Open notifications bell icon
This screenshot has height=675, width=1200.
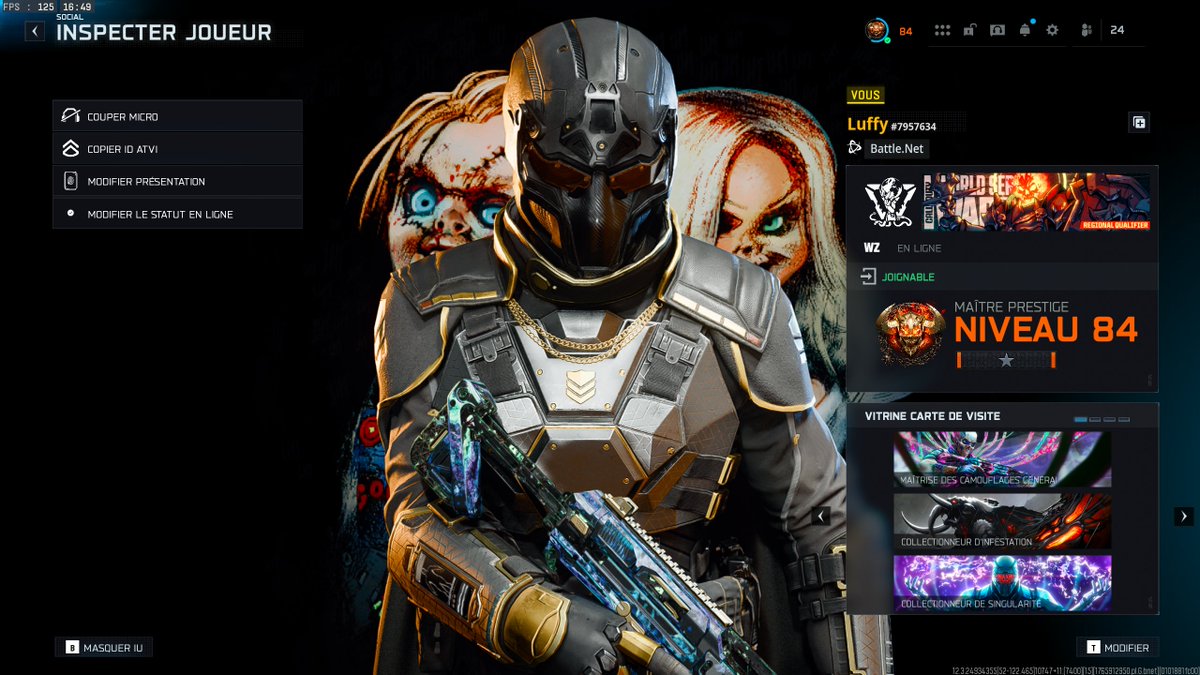pyautogui.click(x=1025, y=30)
